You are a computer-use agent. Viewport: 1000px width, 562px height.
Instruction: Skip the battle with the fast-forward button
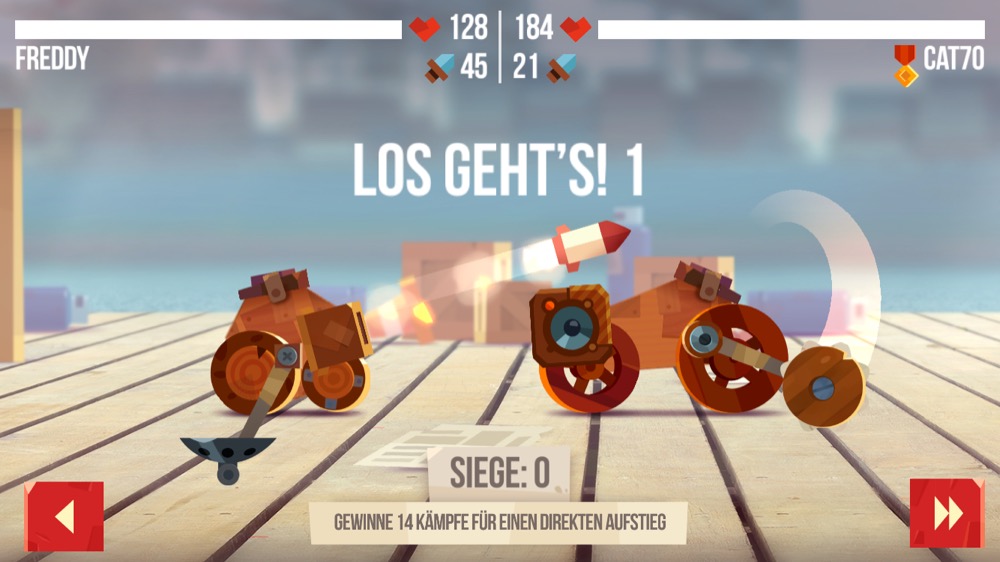[x=946, y=514]
